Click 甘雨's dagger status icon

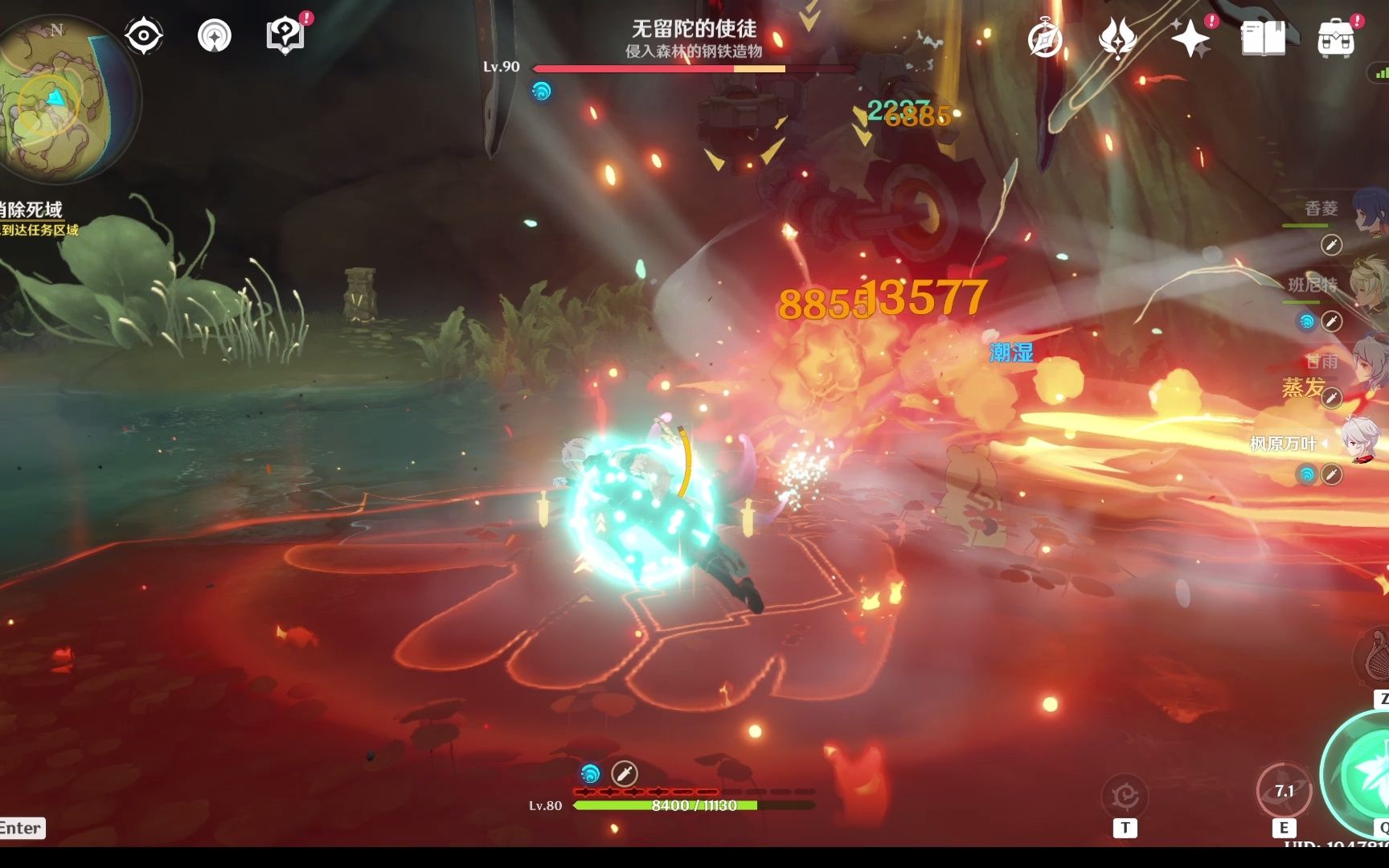[x=1333, y=395]
